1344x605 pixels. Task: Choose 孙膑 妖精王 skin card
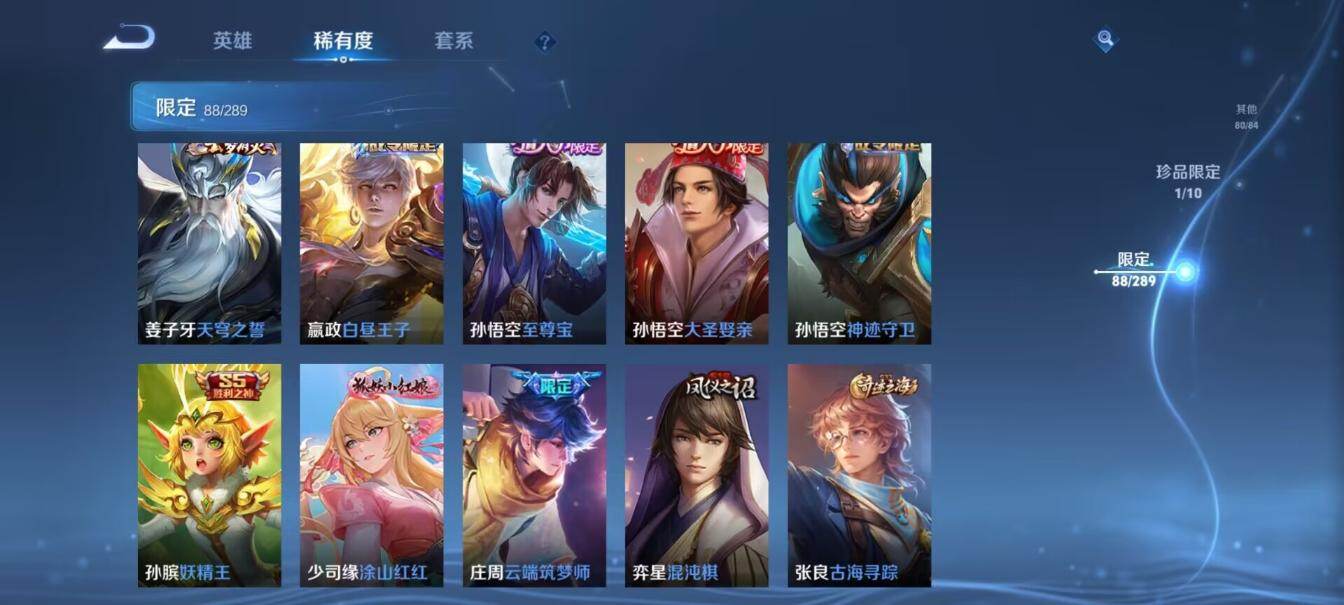point(209,475)
